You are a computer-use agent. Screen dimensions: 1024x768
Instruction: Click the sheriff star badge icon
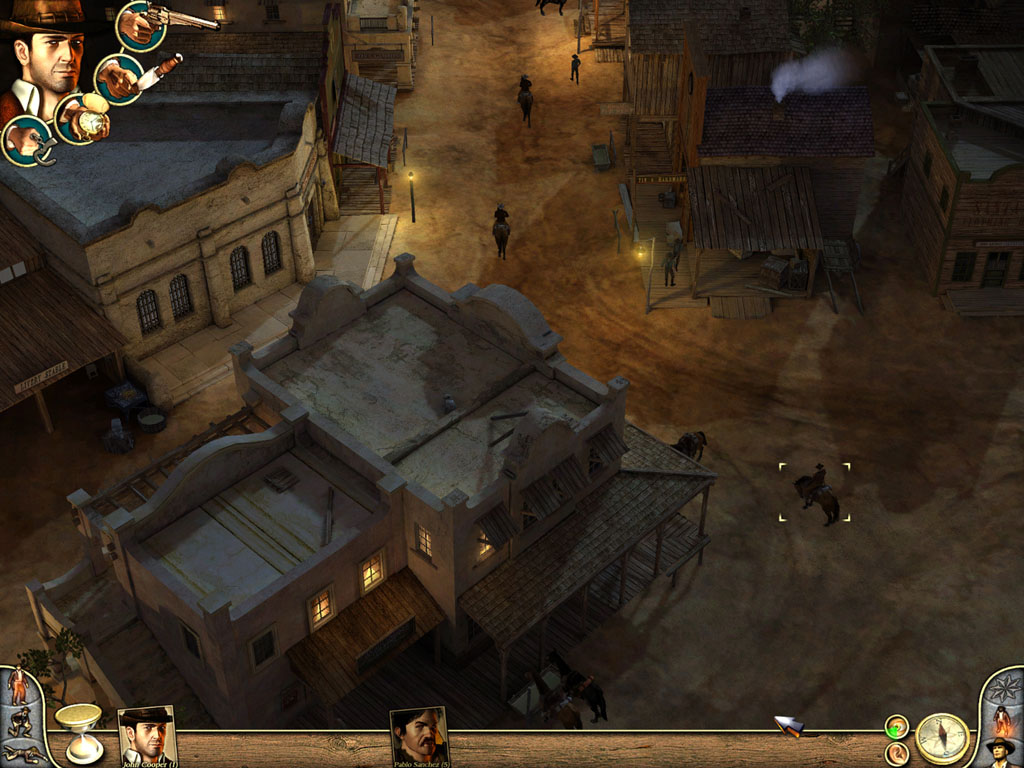point(1006,689)
